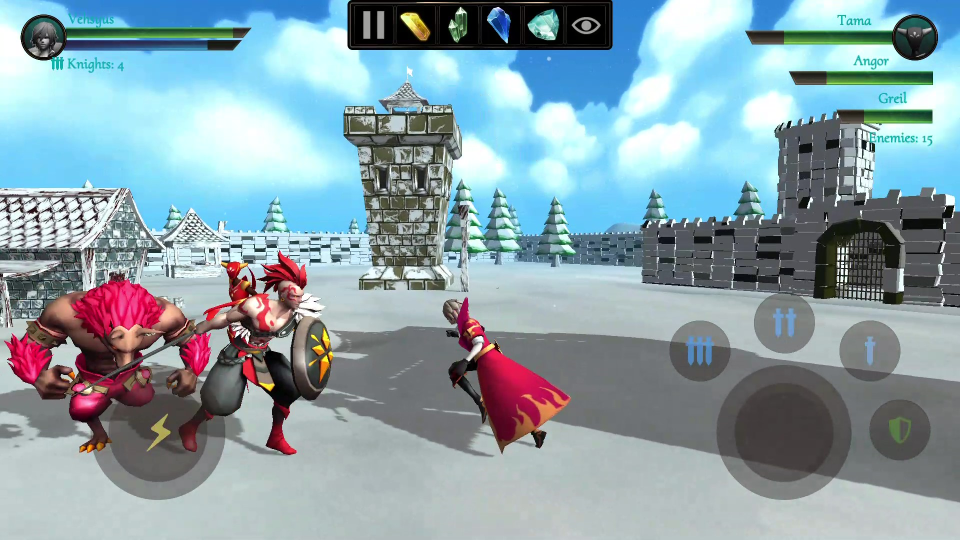Pause the game with the pause button
The height and width of the screenshot is (540, 960).
point(374,25)
